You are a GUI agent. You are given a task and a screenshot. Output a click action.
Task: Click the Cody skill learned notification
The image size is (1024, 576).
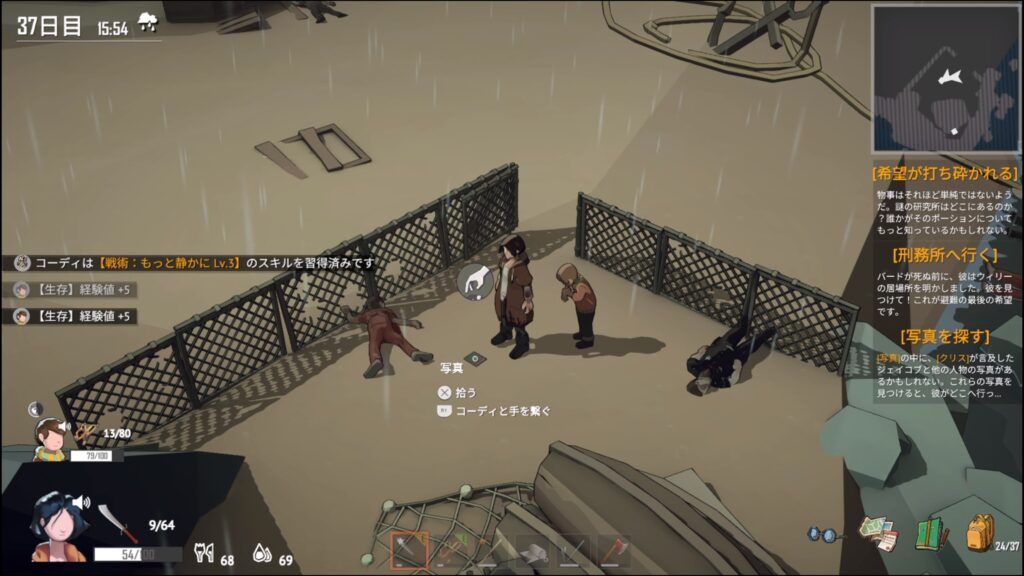195,263
